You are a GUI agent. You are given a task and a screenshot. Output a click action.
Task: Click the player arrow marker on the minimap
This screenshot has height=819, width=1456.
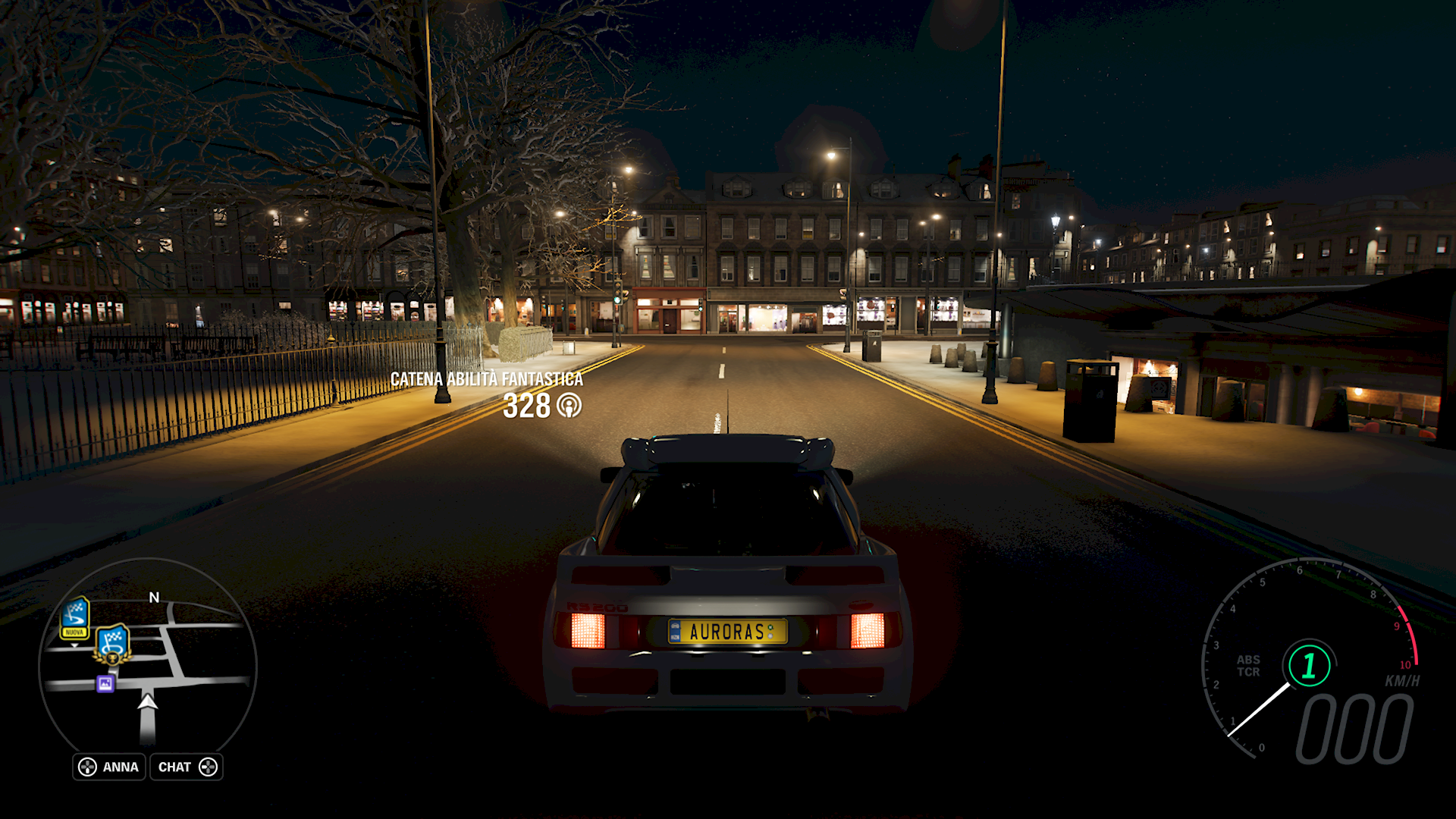pyautogui.click(x=147, y=704)
